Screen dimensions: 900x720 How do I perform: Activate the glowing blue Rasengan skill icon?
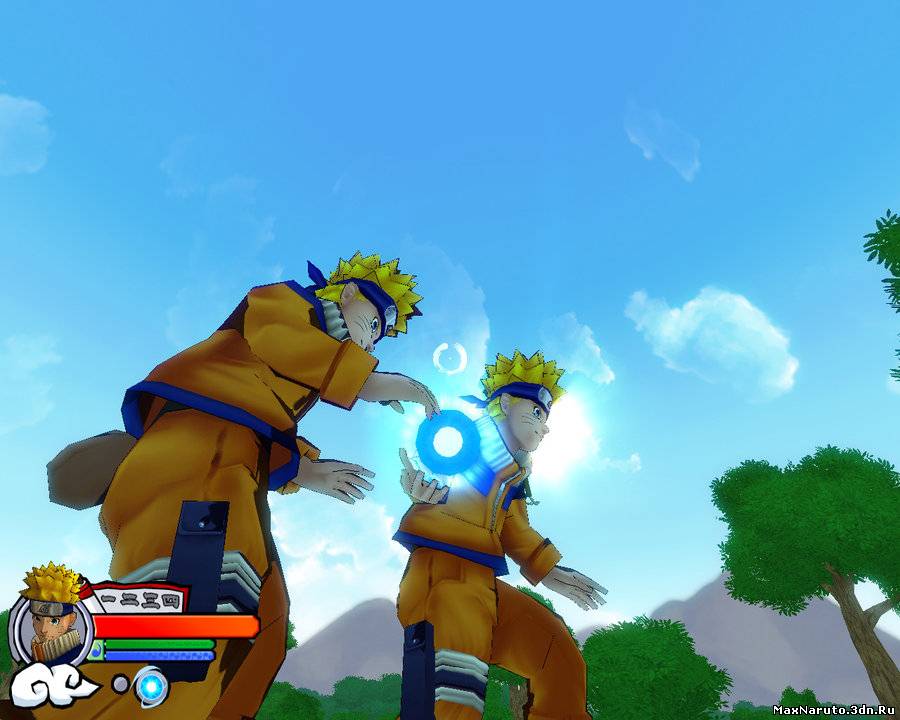click(151, 685)
